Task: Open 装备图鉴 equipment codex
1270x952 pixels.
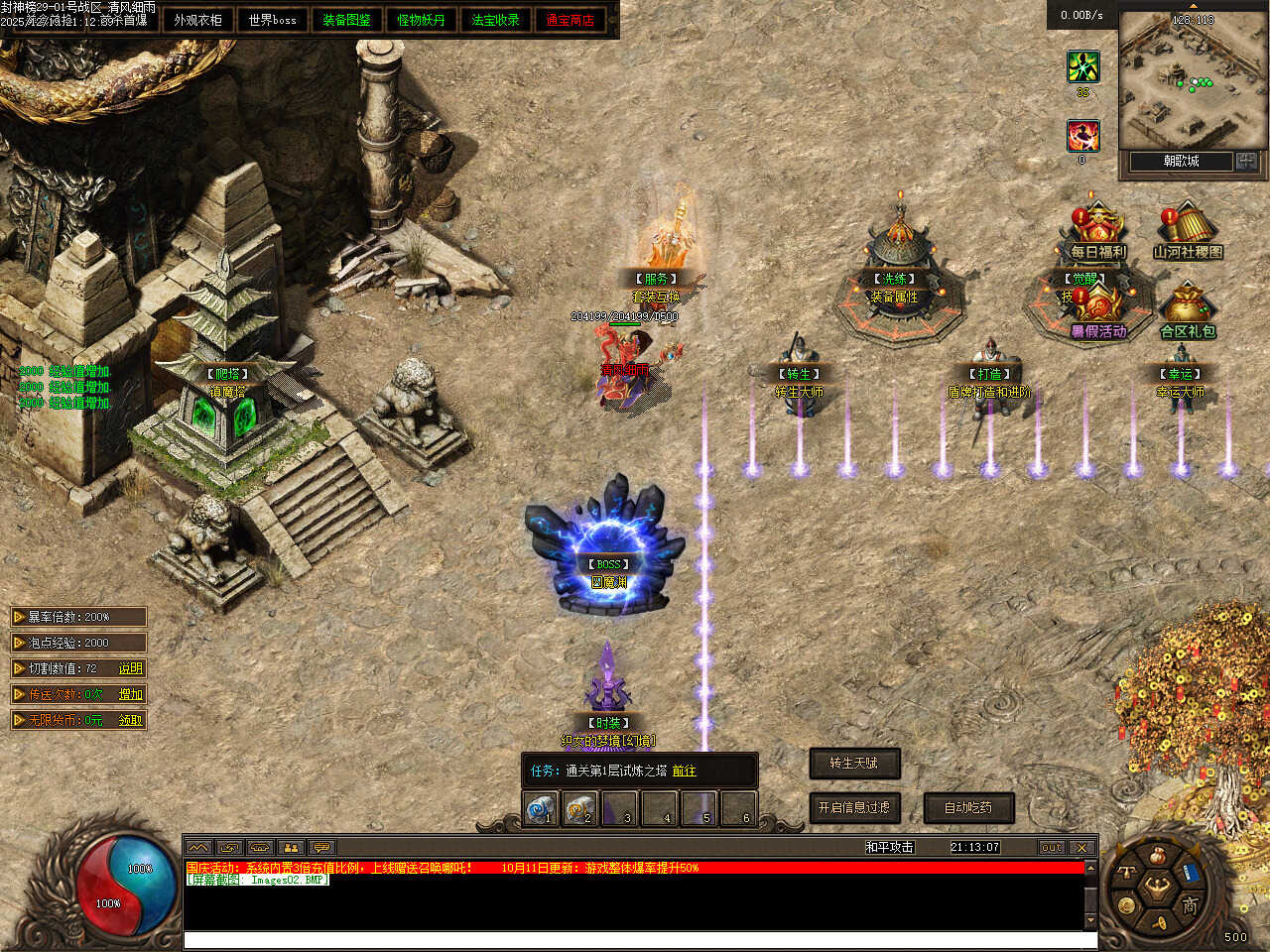Action: click(x=346, y=20)
